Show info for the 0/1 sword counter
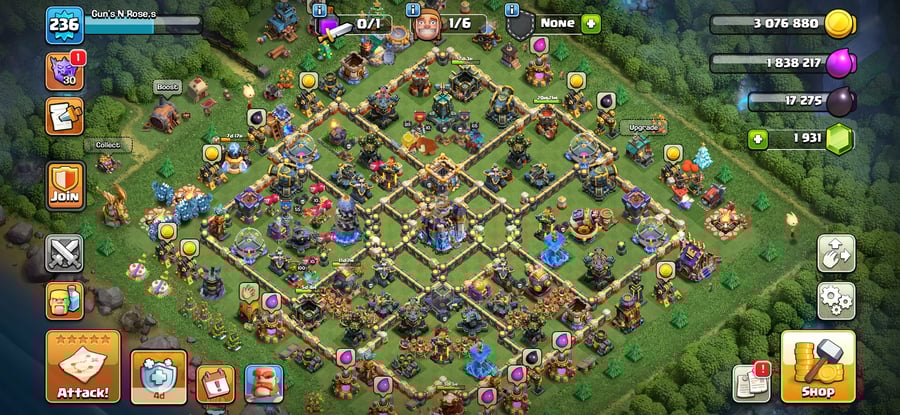Image resolution: width=900 pixels, height=415 pixels. (x=320, y=9)
